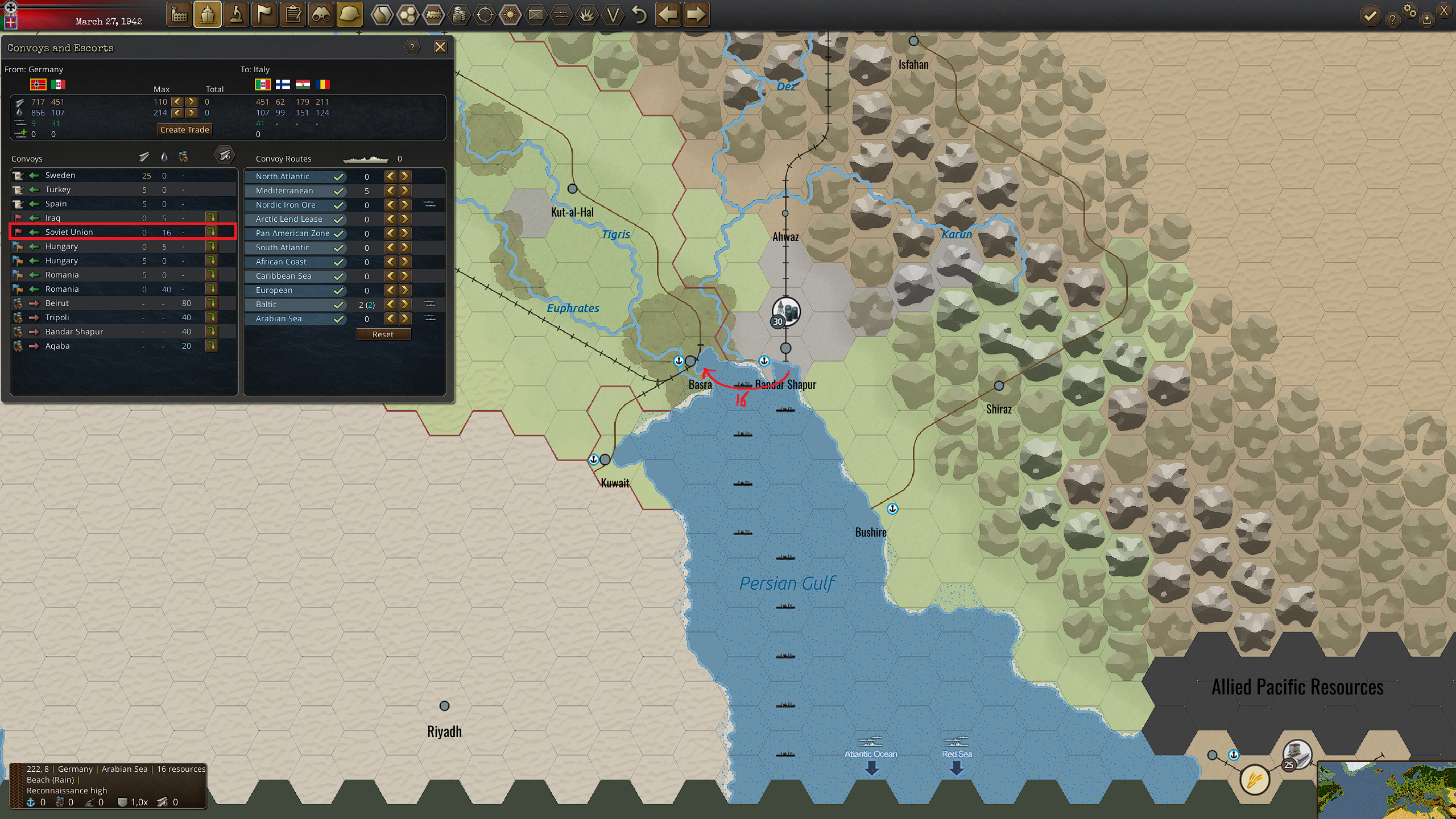View Reports with the clipboard icon
The height and width of the screenshot is (819, 1456).
click(293, 15)
